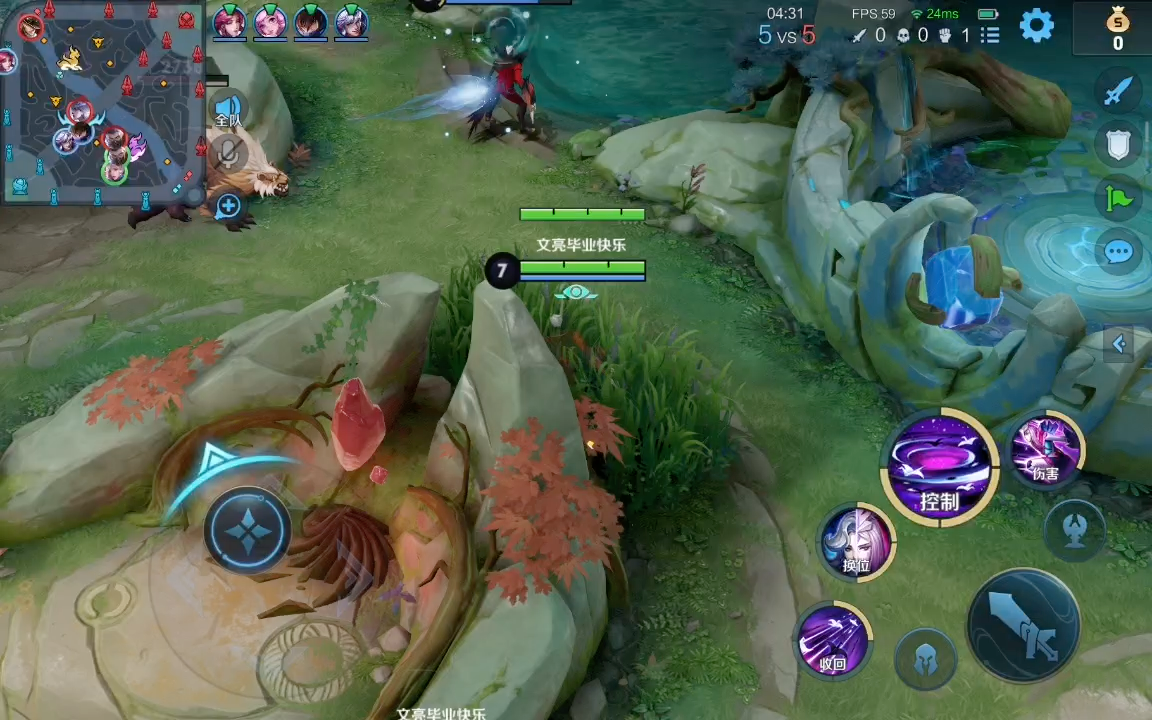Open the blue gear settings menu

[x=1037, y=26]
